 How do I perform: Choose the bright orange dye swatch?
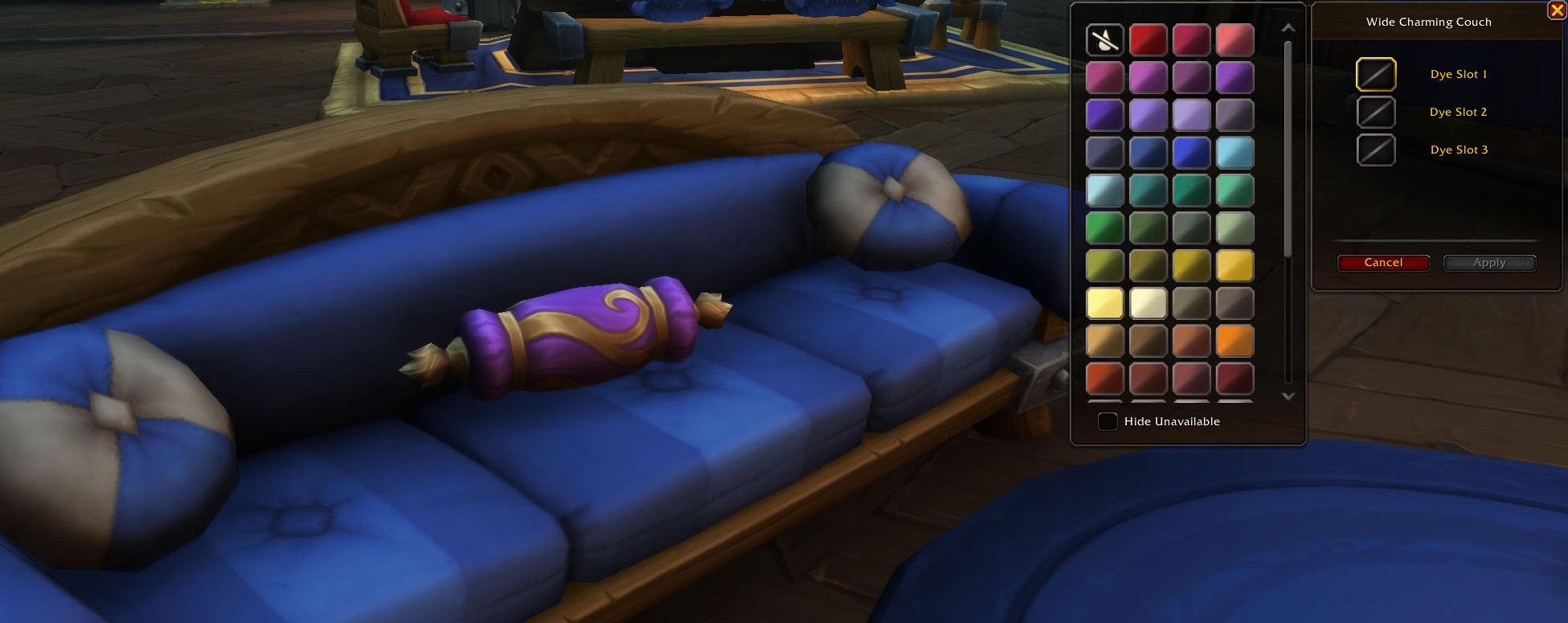tap(1234, 341)
